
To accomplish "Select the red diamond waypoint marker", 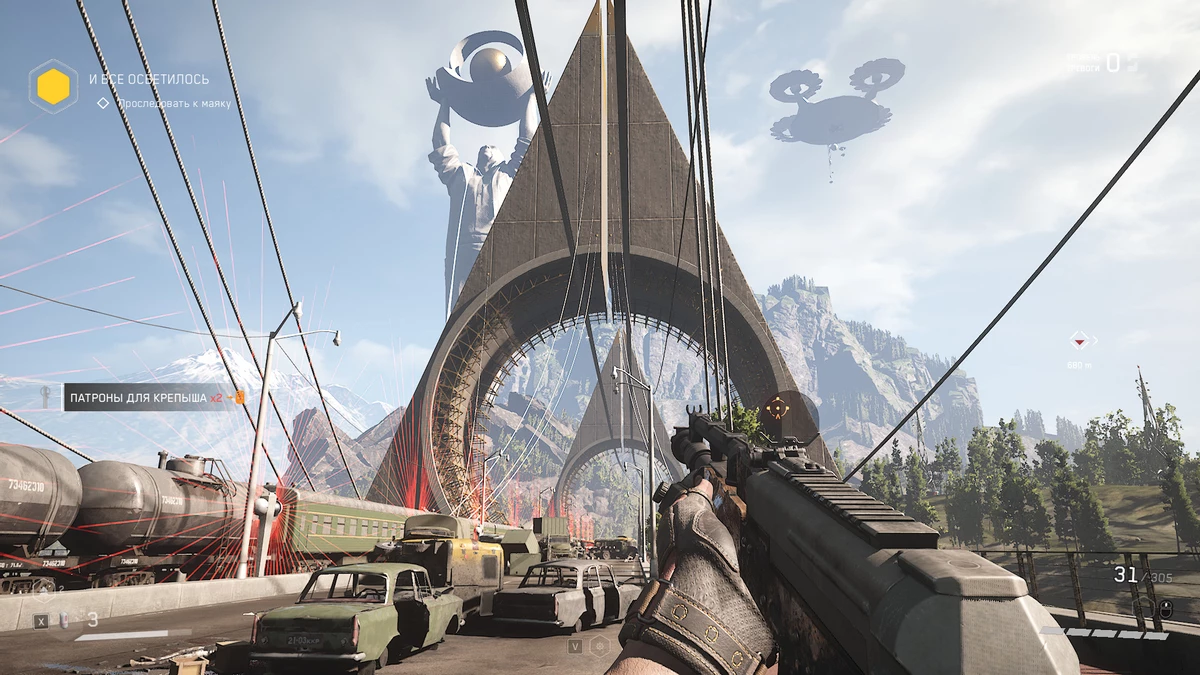I will point(1079,339).
